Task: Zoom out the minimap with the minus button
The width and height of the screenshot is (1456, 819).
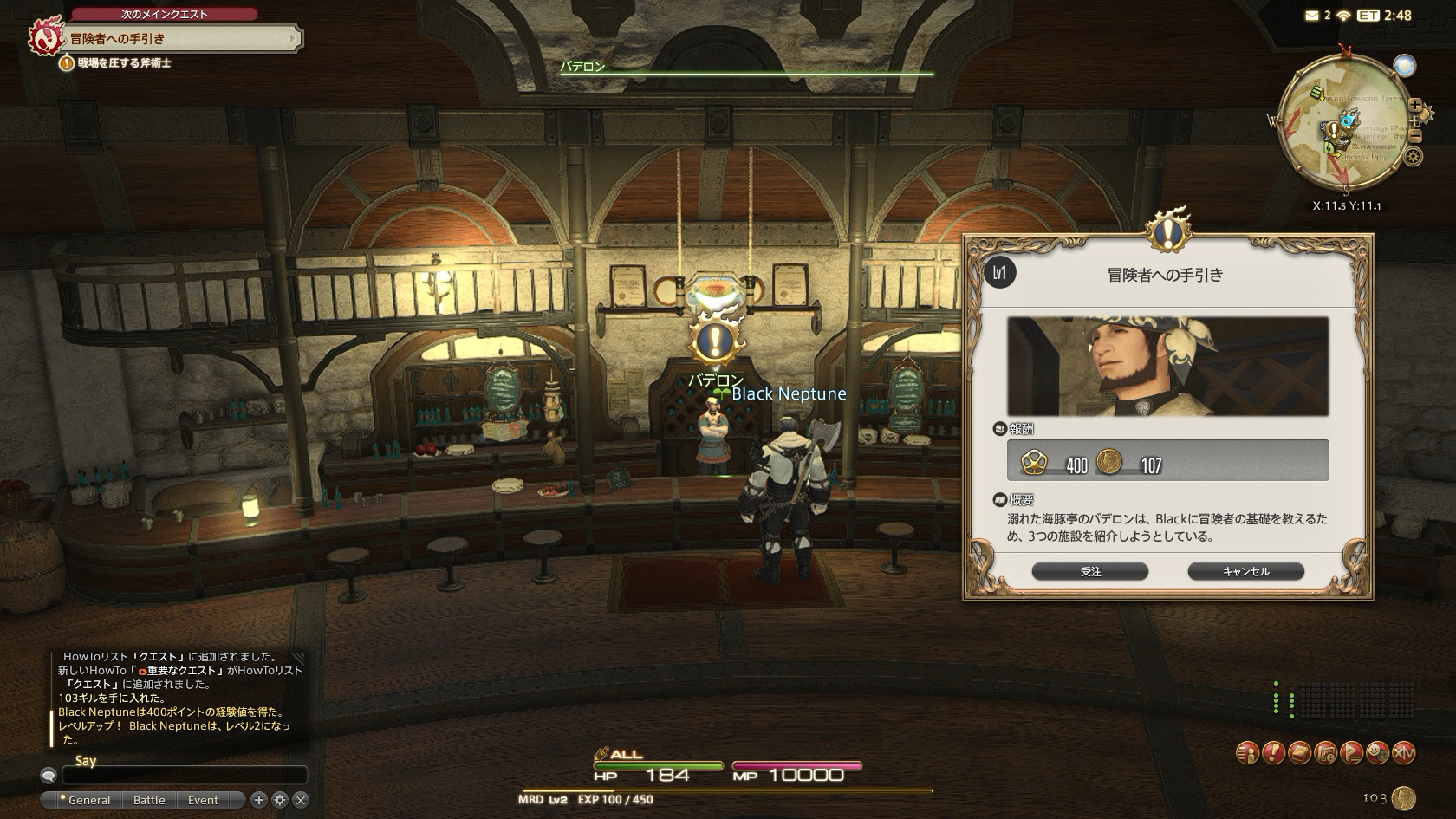Action: [1415, 136]
